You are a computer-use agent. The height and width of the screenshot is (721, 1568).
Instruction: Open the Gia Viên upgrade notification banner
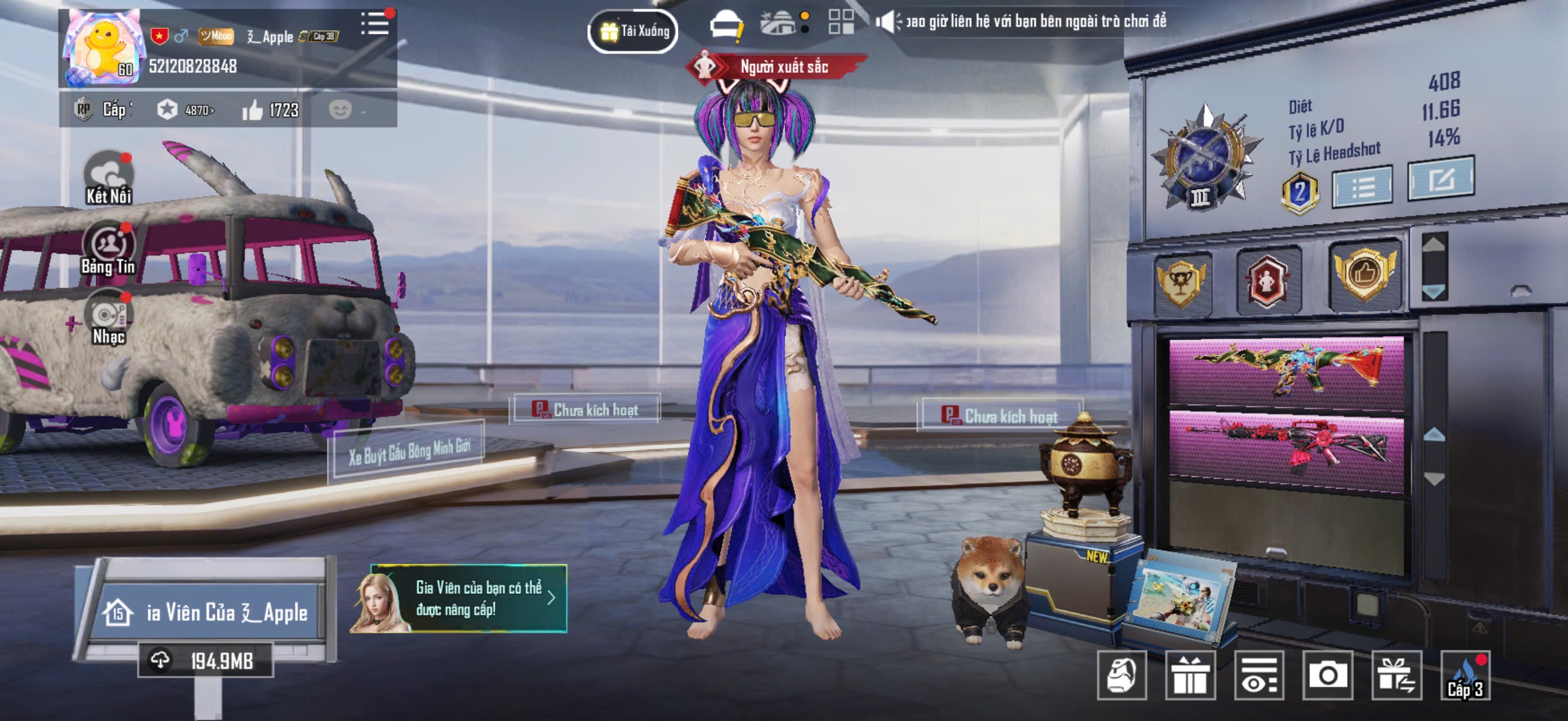(x=459, y=598)
